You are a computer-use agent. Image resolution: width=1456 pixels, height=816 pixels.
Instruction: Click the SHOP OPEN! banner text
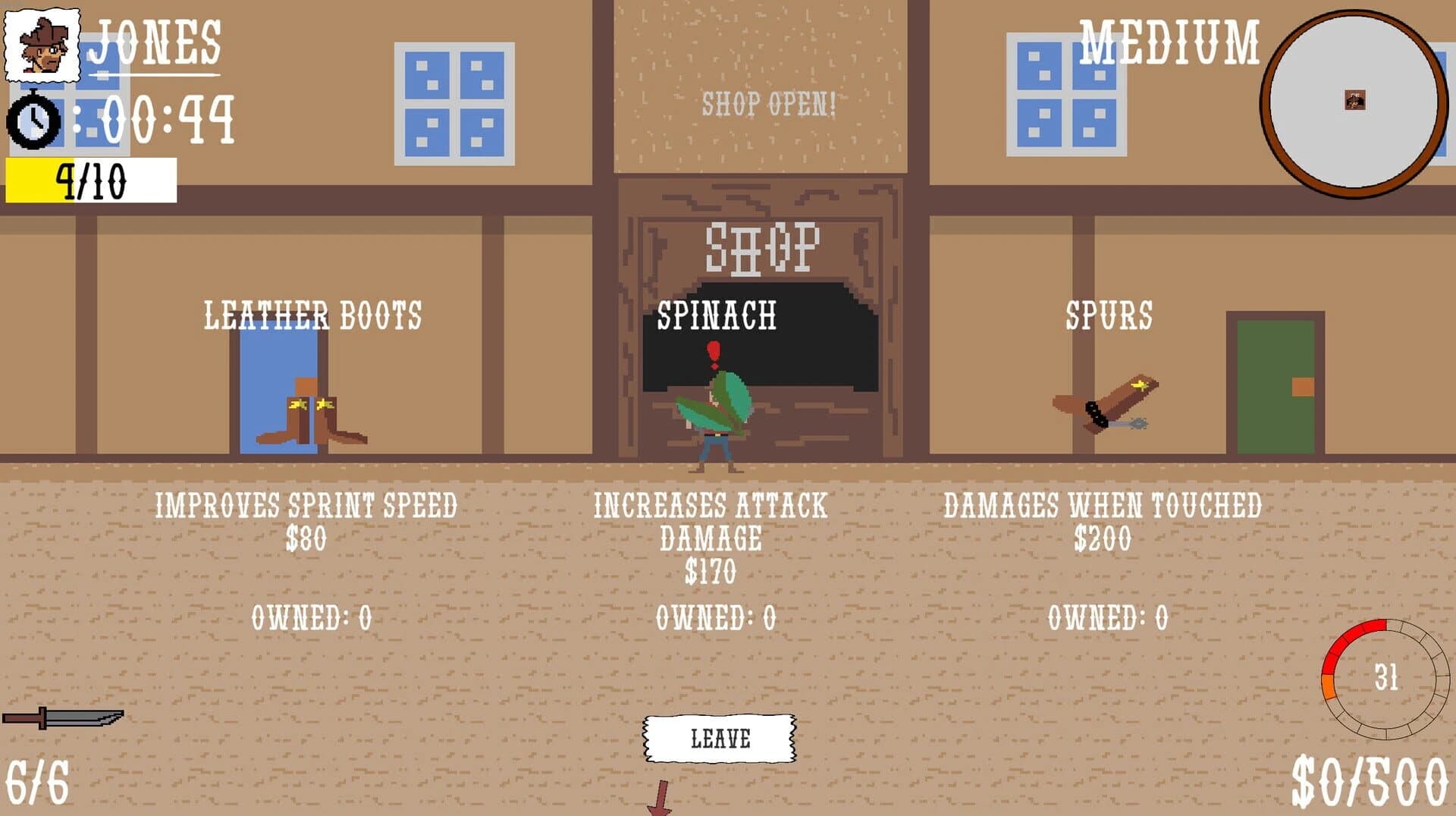[768, 105]
